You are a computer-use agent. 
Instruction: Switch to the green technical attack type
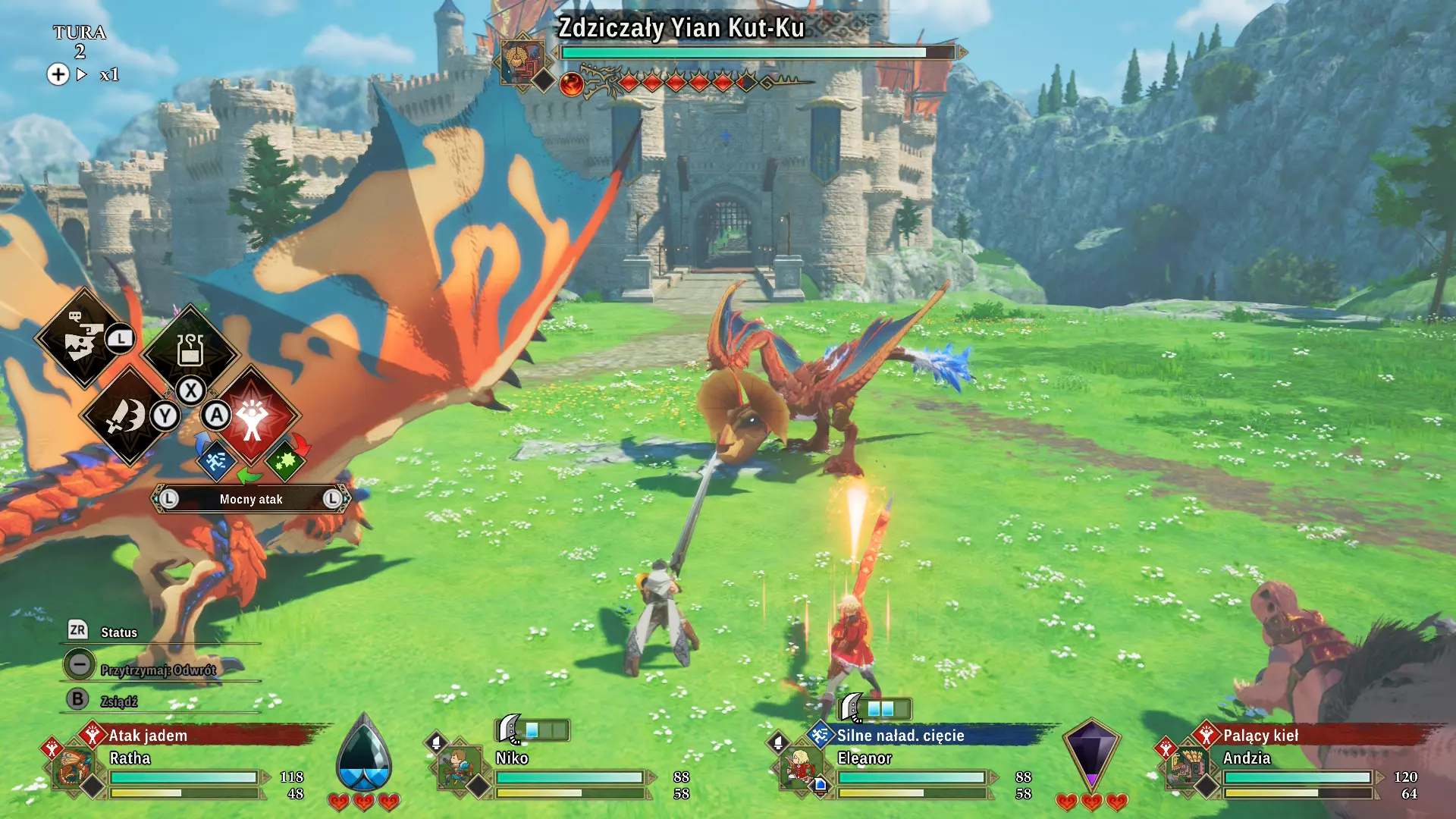pos(285,460)
